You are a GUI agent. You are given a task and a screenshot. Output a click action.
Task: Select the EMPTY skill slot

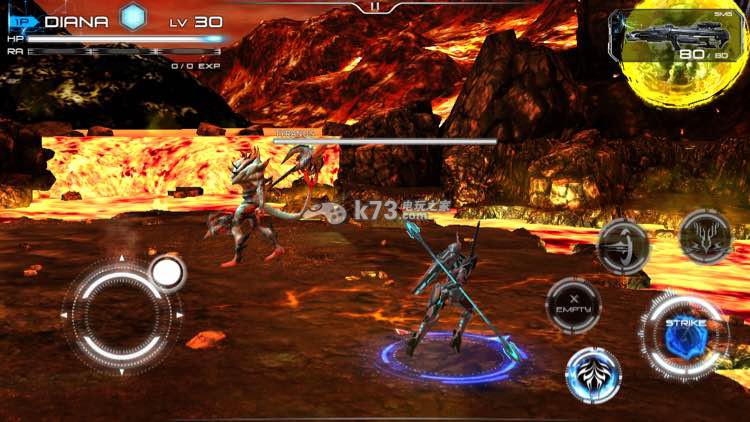tap(574, 305)
